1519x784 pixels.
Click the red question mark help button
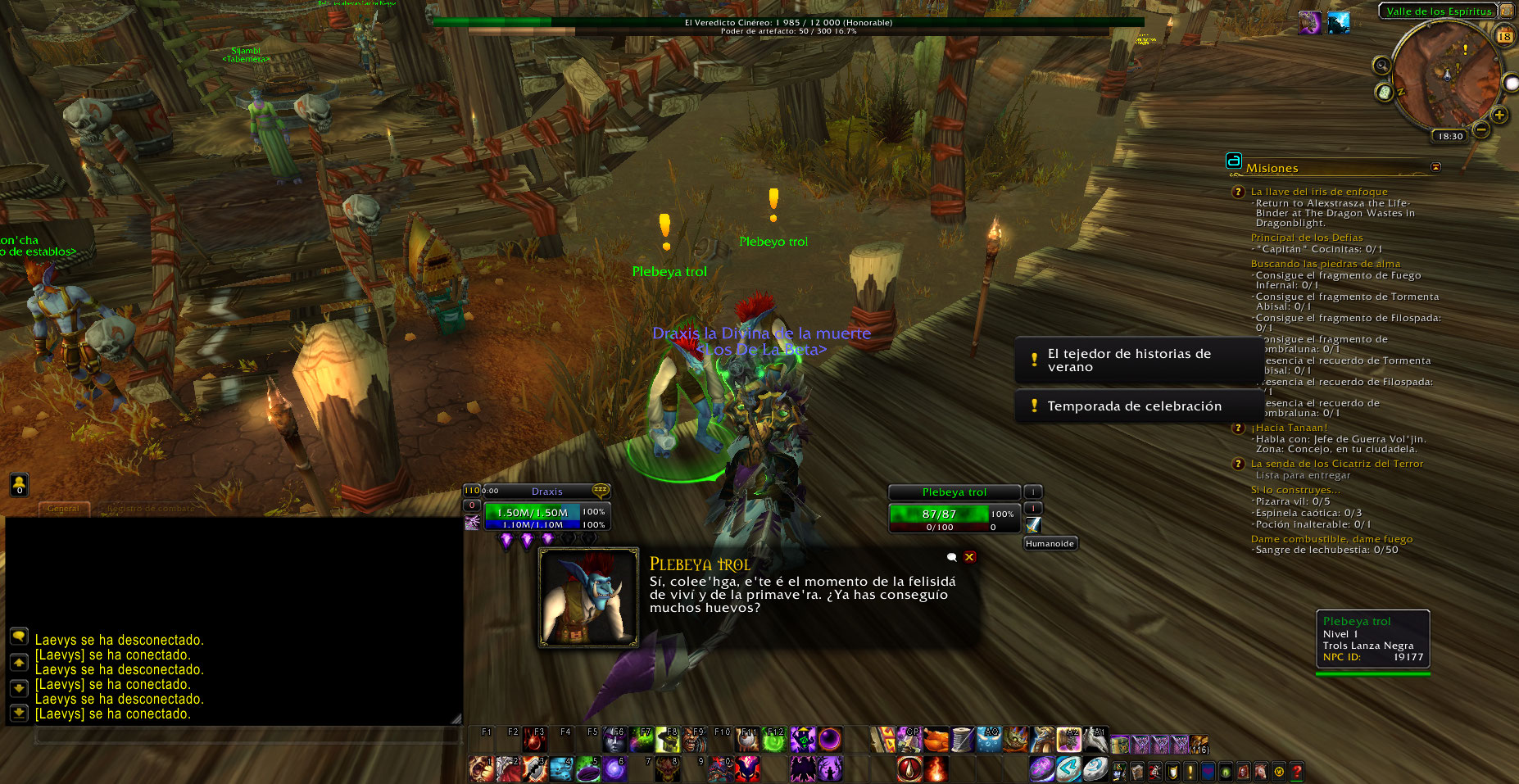pos(1296,771)
